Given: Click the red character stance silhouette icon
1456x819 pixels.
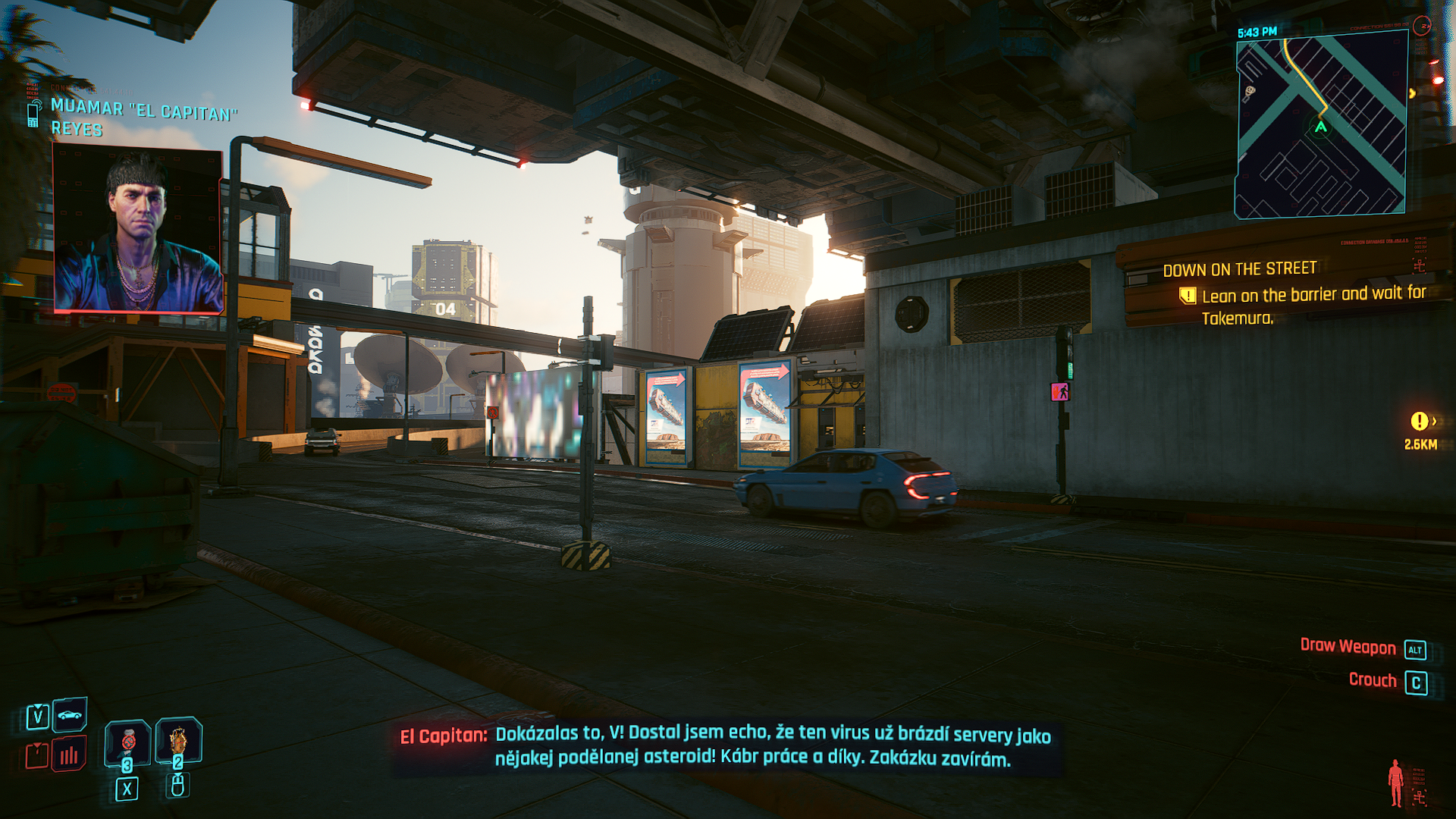Looking at the screenshot, I should 1395,783.
